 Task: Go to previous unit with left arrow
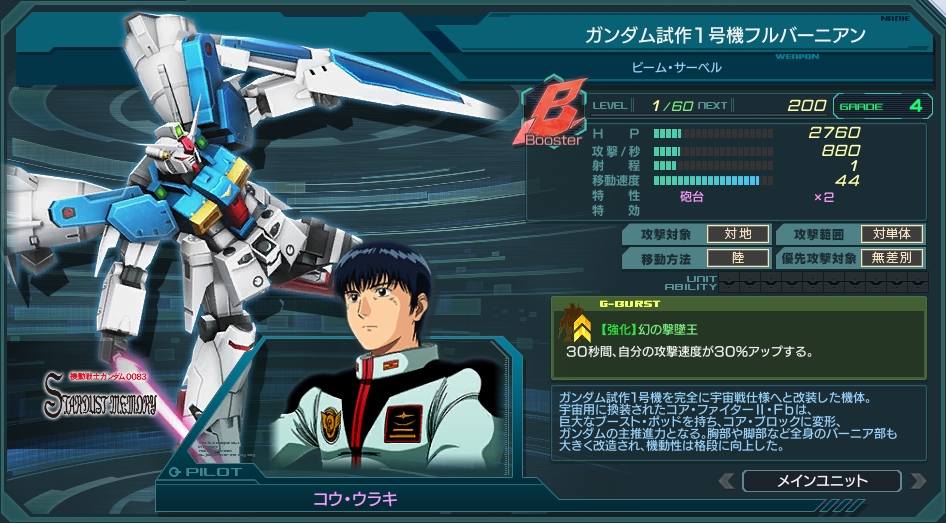727,481
